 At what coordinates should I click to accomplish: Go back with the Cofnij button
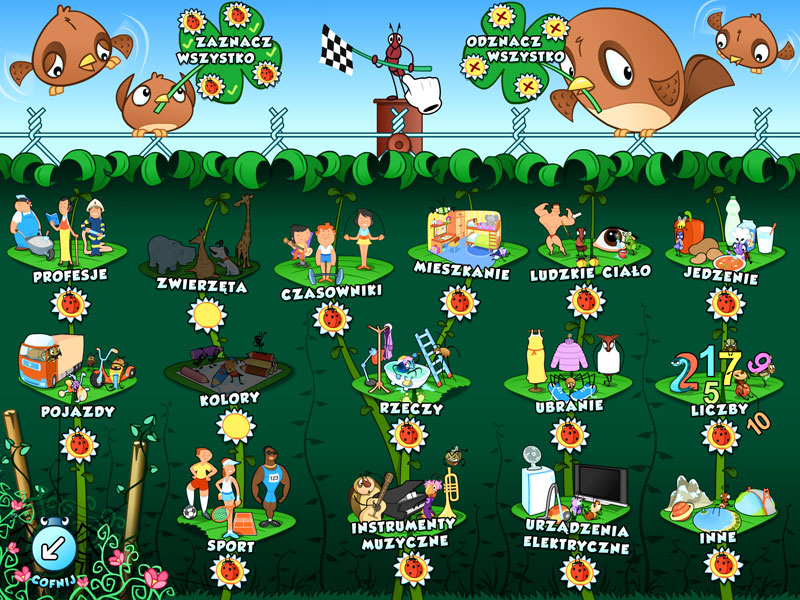tap(48, 548)
